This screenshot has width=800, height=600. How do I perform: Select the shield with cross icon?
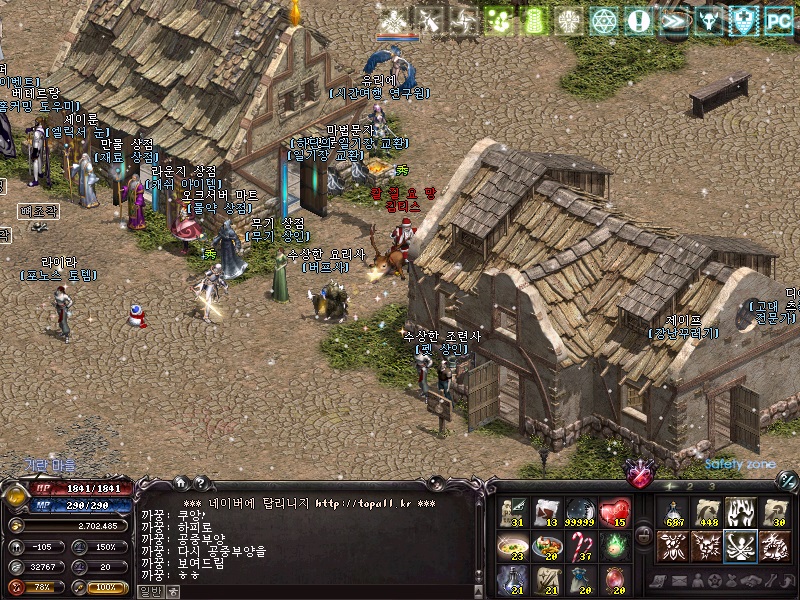pos(743,19)
